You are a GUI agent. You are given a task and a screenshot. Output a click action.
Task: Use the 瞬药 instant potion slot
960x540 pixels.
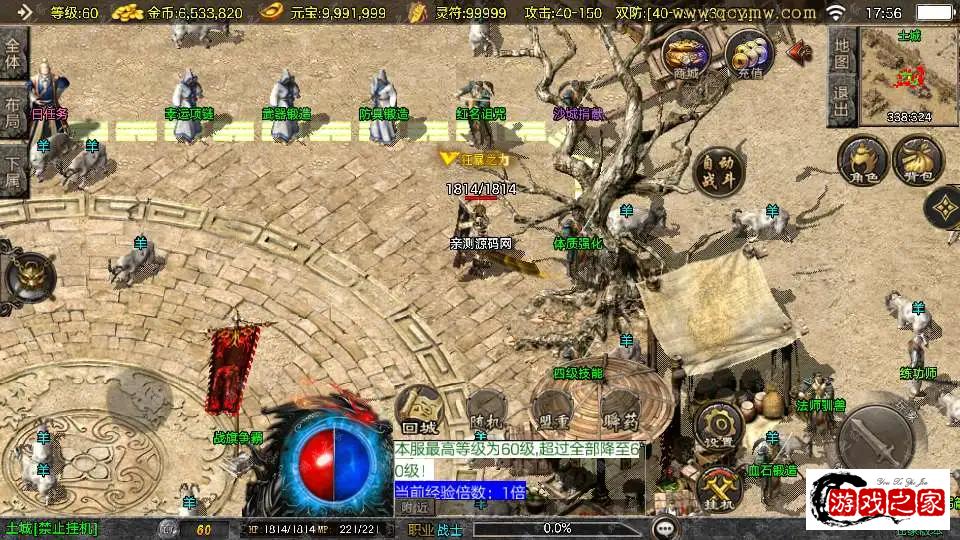620,410
